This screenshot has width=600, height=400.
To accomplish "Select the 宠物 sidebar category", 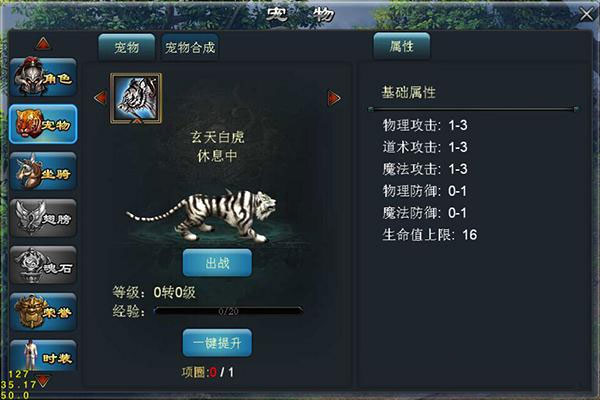I will point(43,125).
